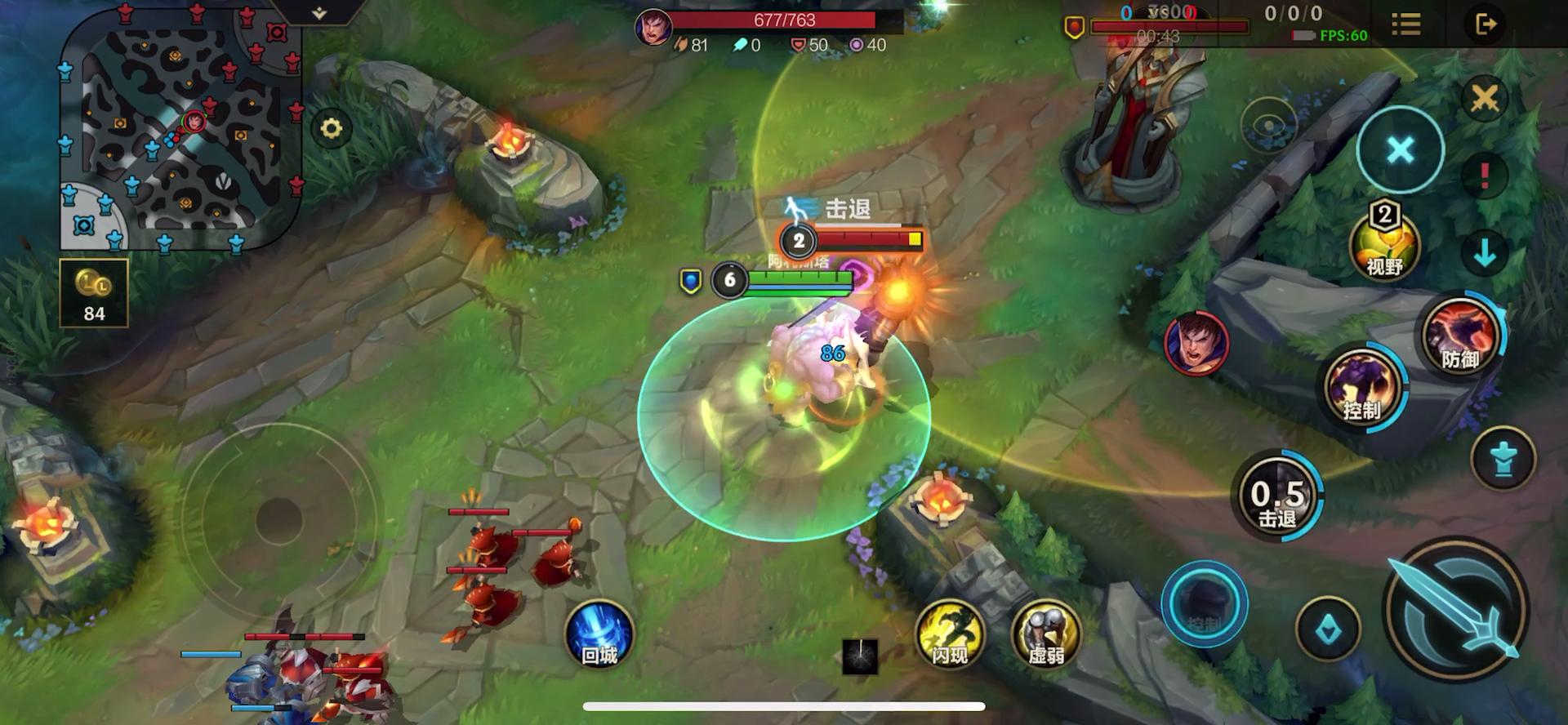This screenshot has width=1568, height=725.
Task: Cast the 闪现 Flash summoner spell
Action: click(950, 635)
